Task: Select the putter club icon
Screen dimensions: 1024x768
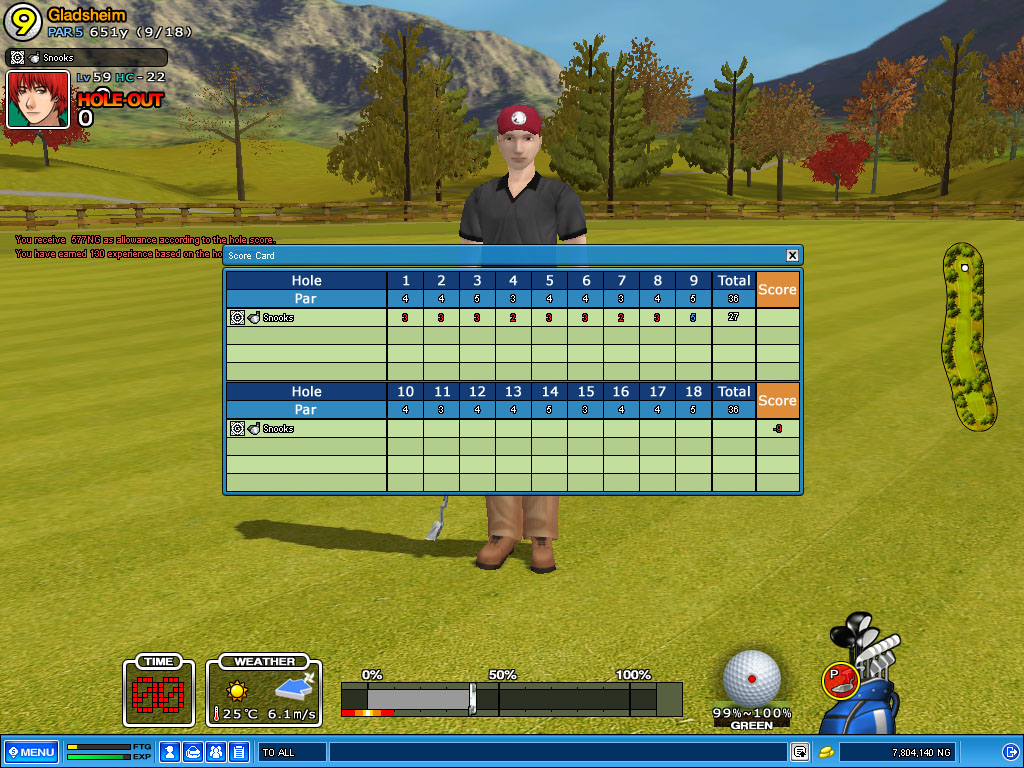Action: 840,681
